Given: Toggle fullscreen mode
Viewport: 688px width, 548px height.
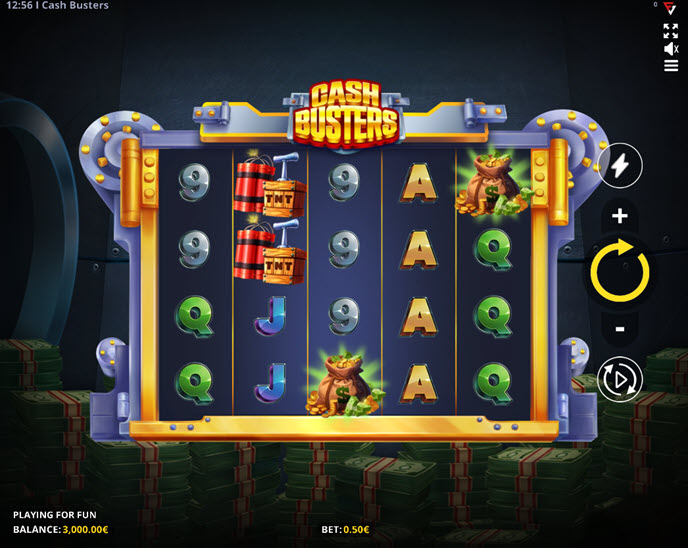Looking at the screenshot, I should [x=671, y=30].
